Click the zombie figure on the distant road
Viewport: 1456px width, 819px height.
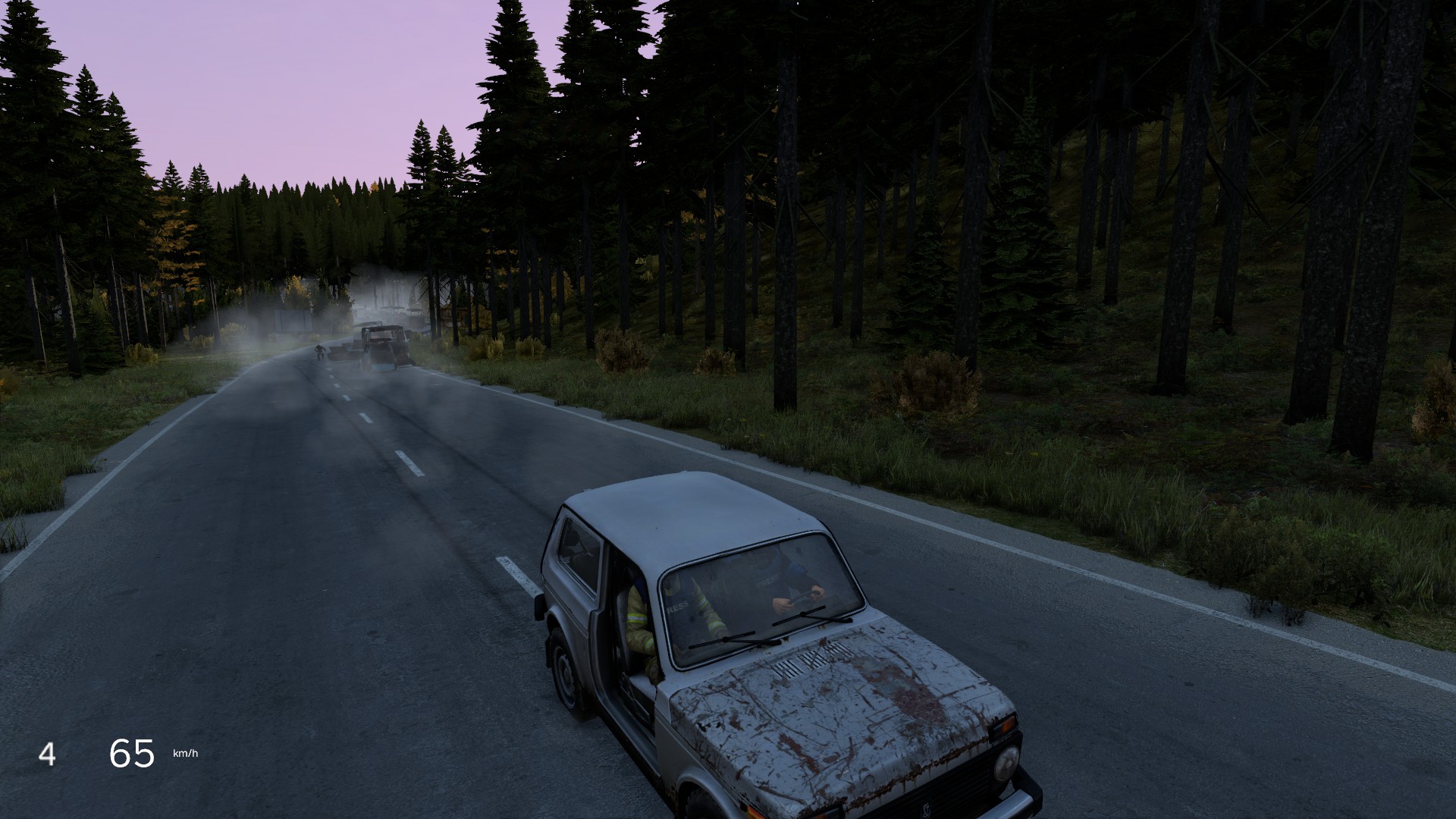tap(319, 353)
